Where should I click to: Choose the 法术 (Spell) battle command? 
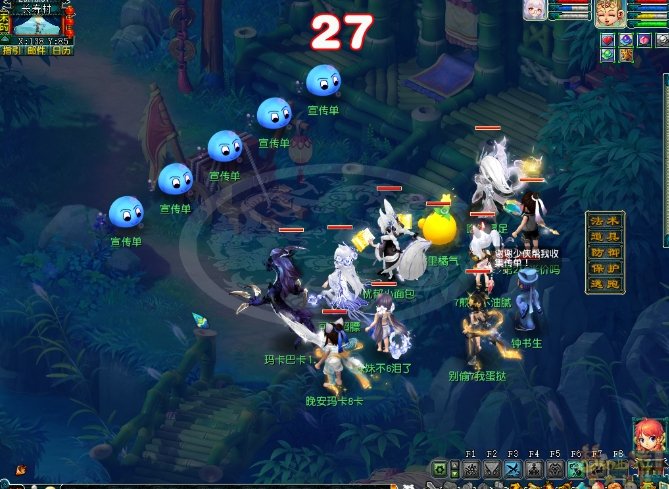(x=605, y=221)
